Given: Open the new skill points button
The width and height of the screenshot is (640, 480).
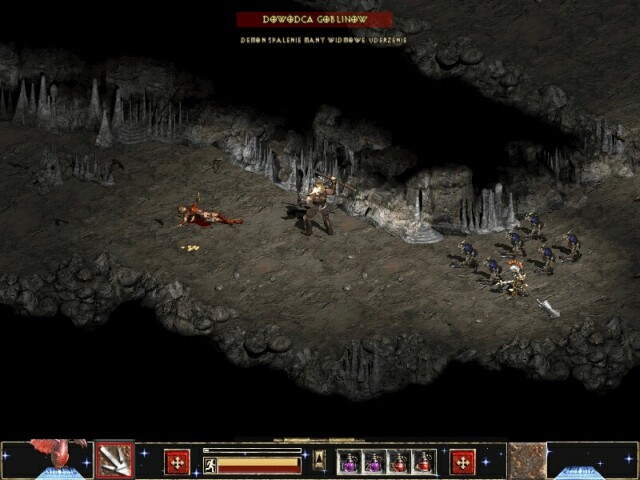Looking at the screenshot, I should click(462, 462).
